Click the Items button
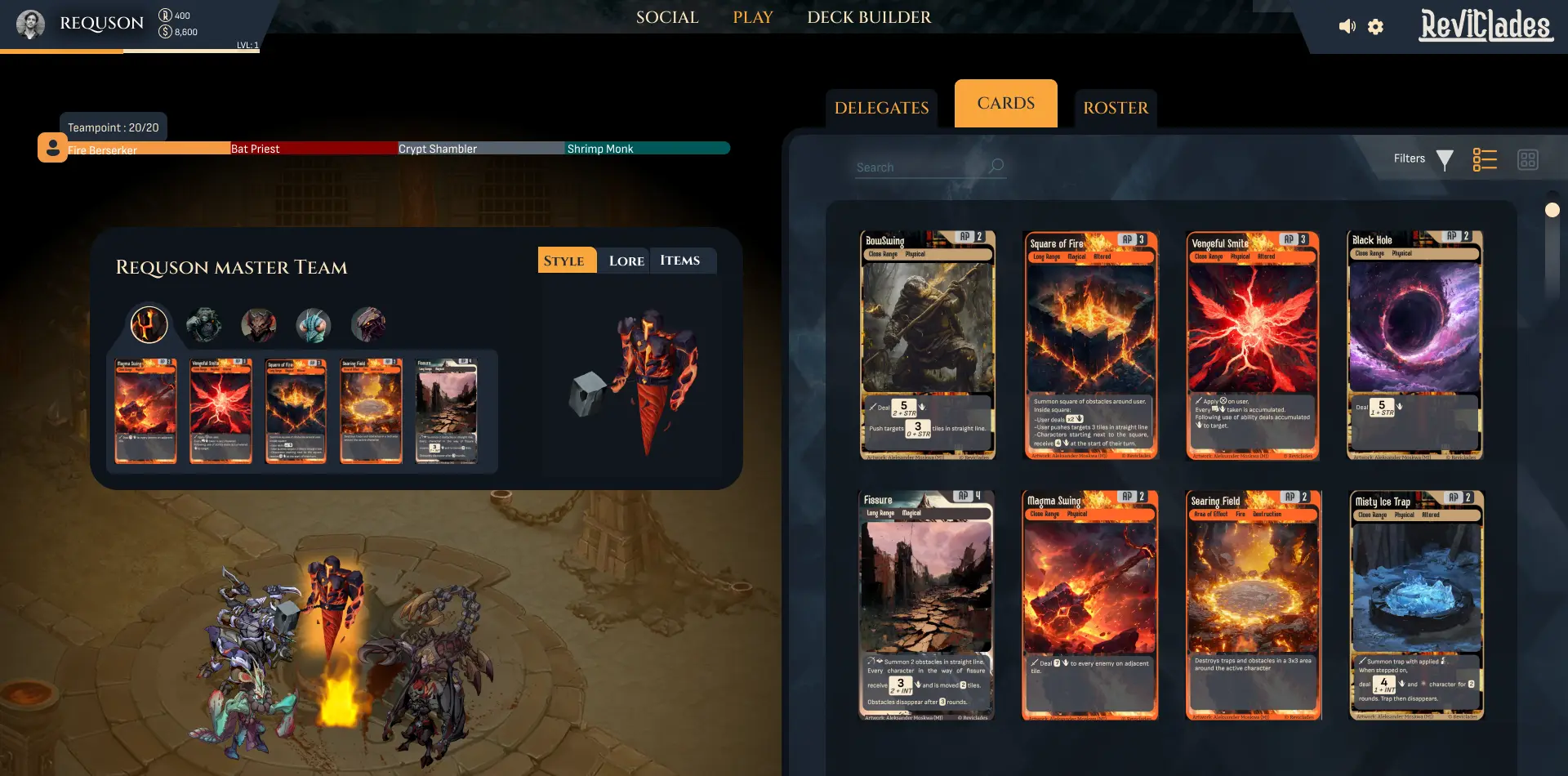The width and height of the screenshot is (1568, 776). pos(682,260)
